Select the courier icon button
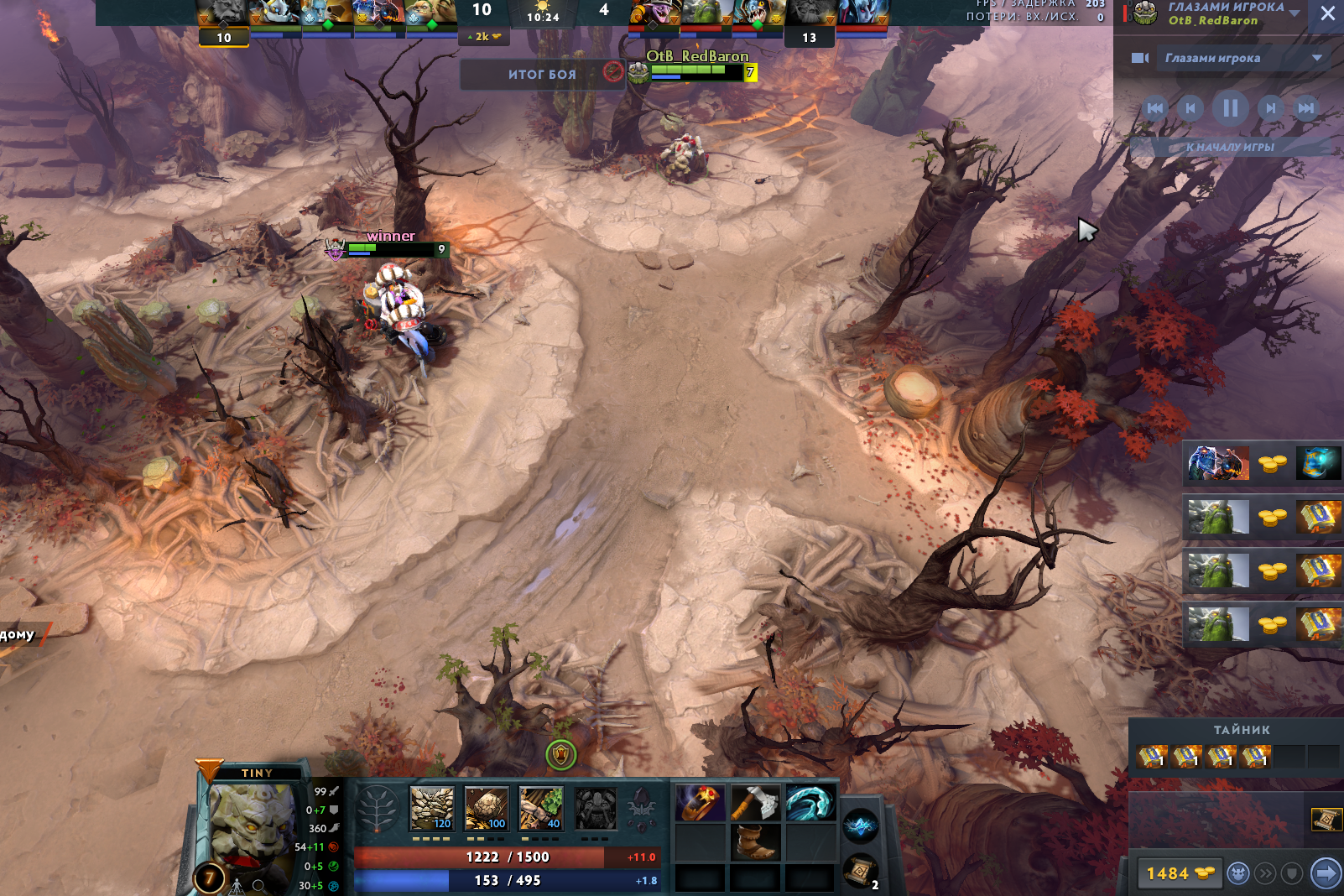Image resolution: width=1344 pixels, height=896 pixels. click(1238, 874)
